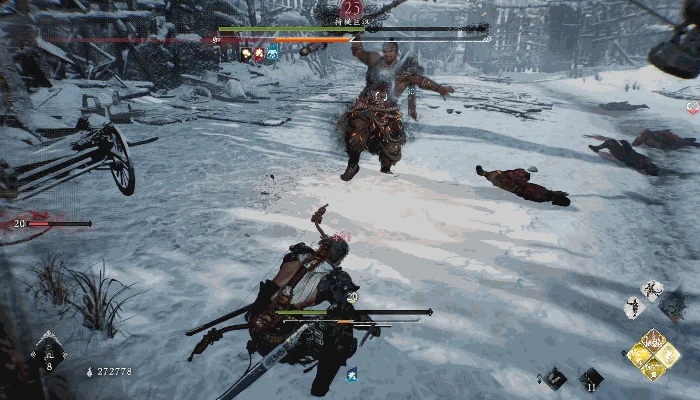Image resolution: width=700 pixels, height=400 pixels.
Task: Choose the upper white martial stance icon
Action: pyautogui.click(x=651, y=291)
